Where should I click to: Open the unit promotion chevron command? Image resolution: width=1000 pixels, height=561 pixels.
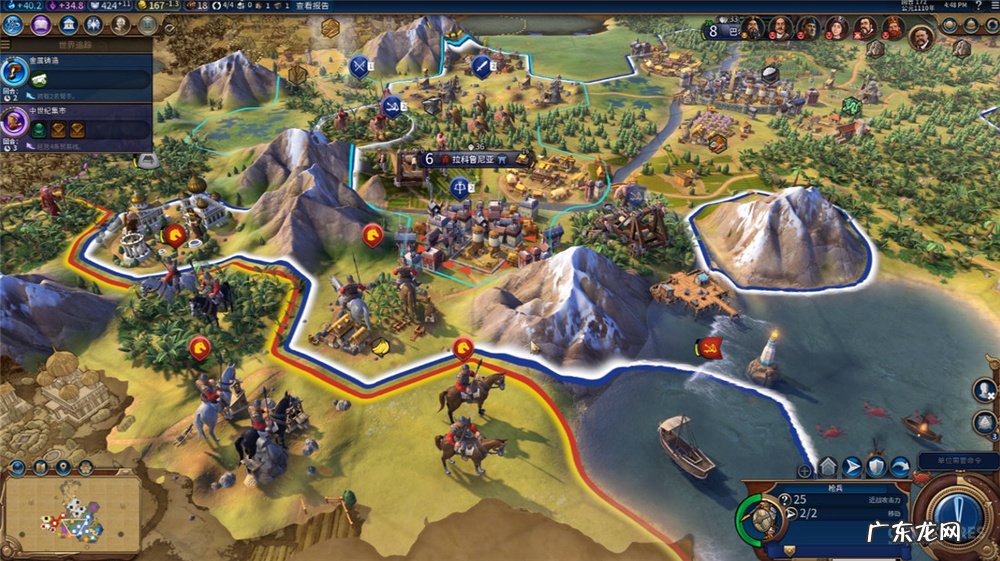tap(828, 467)
